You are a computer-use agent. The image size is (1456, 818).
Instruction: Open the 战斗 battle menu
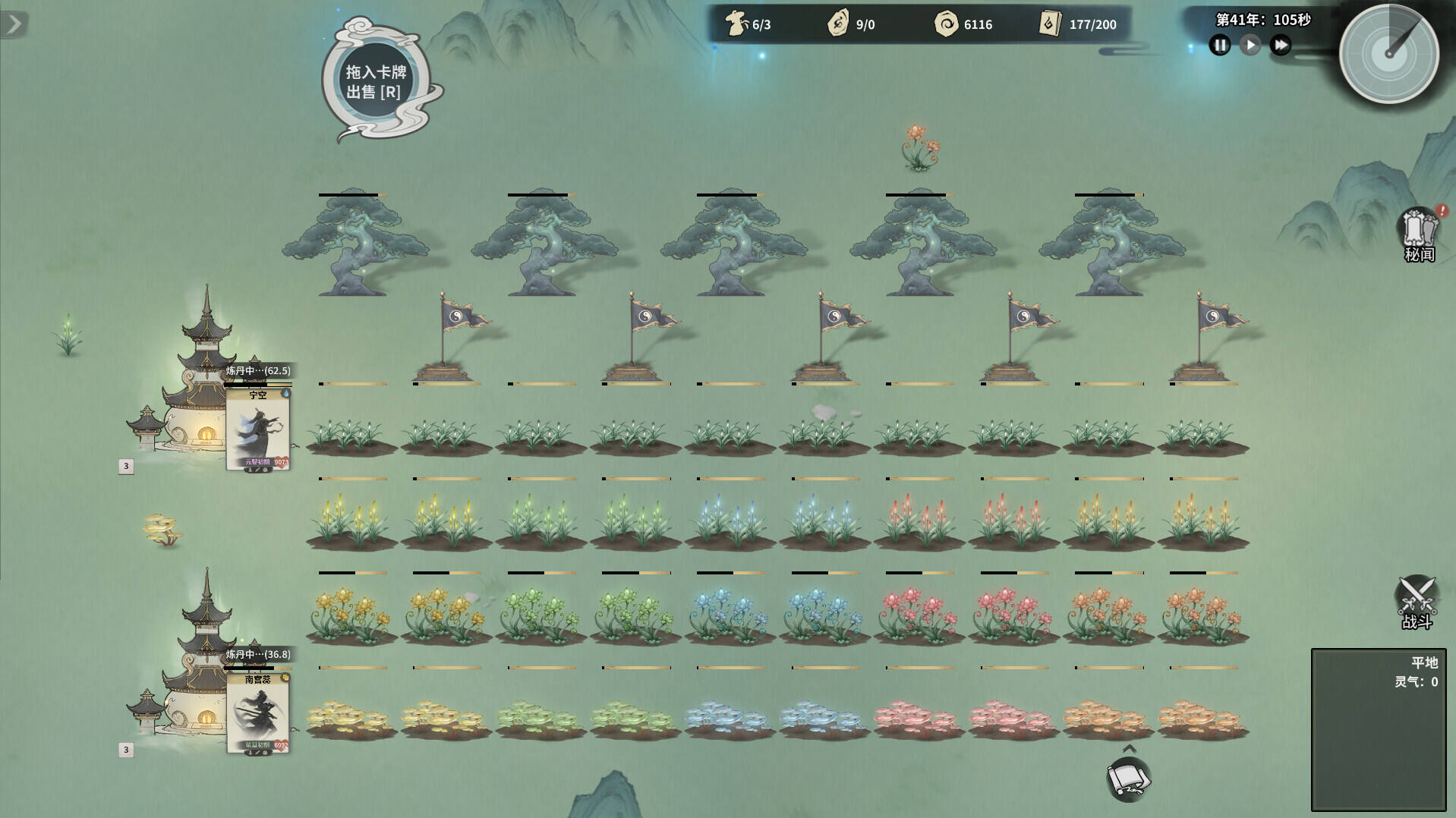[1417, 602]
